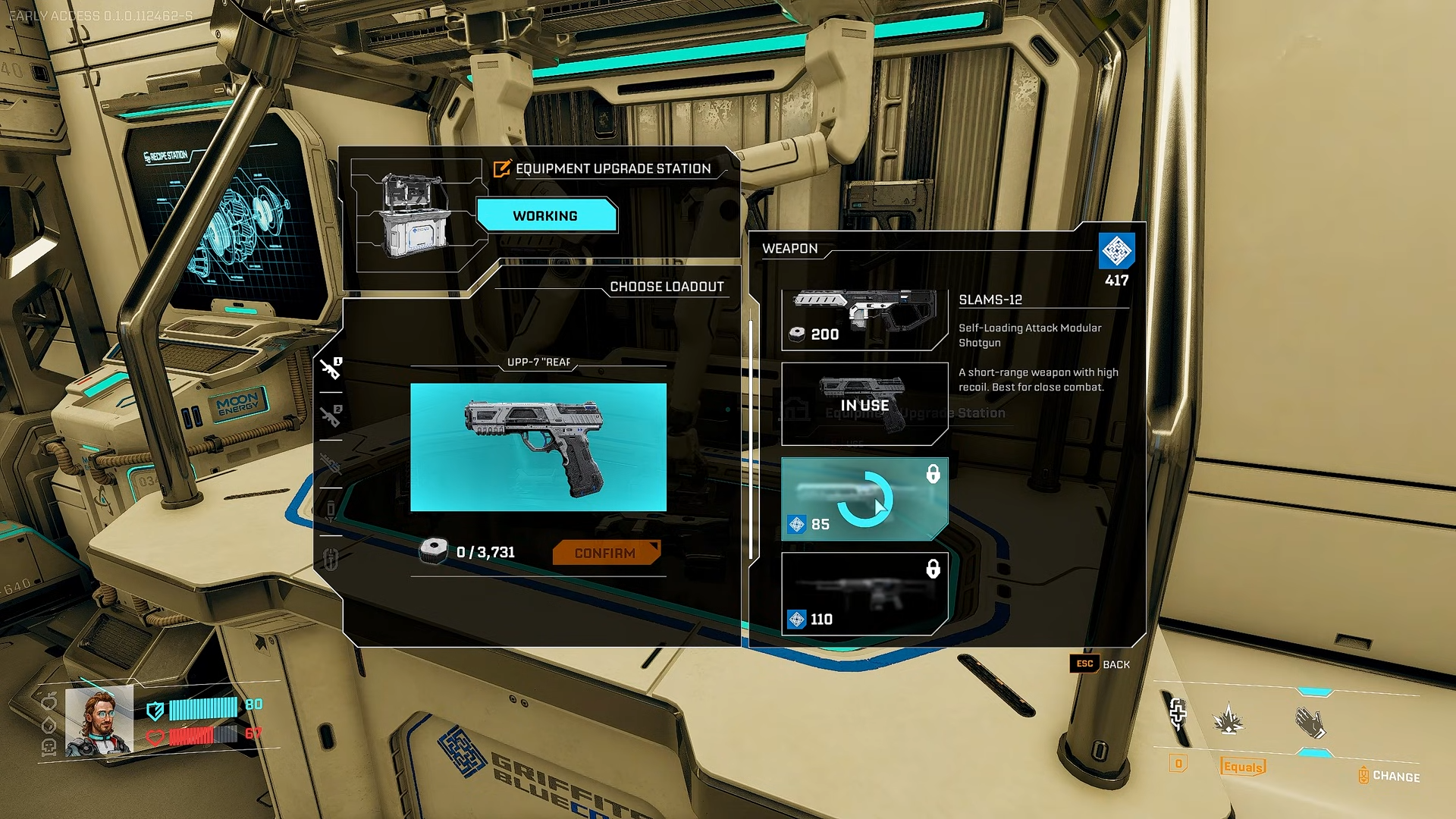Select the explosion burst ability icon
Image resolution: width=1456 pixels, height=819 pixels.
pyautogui.click(x=1228, y=720)
